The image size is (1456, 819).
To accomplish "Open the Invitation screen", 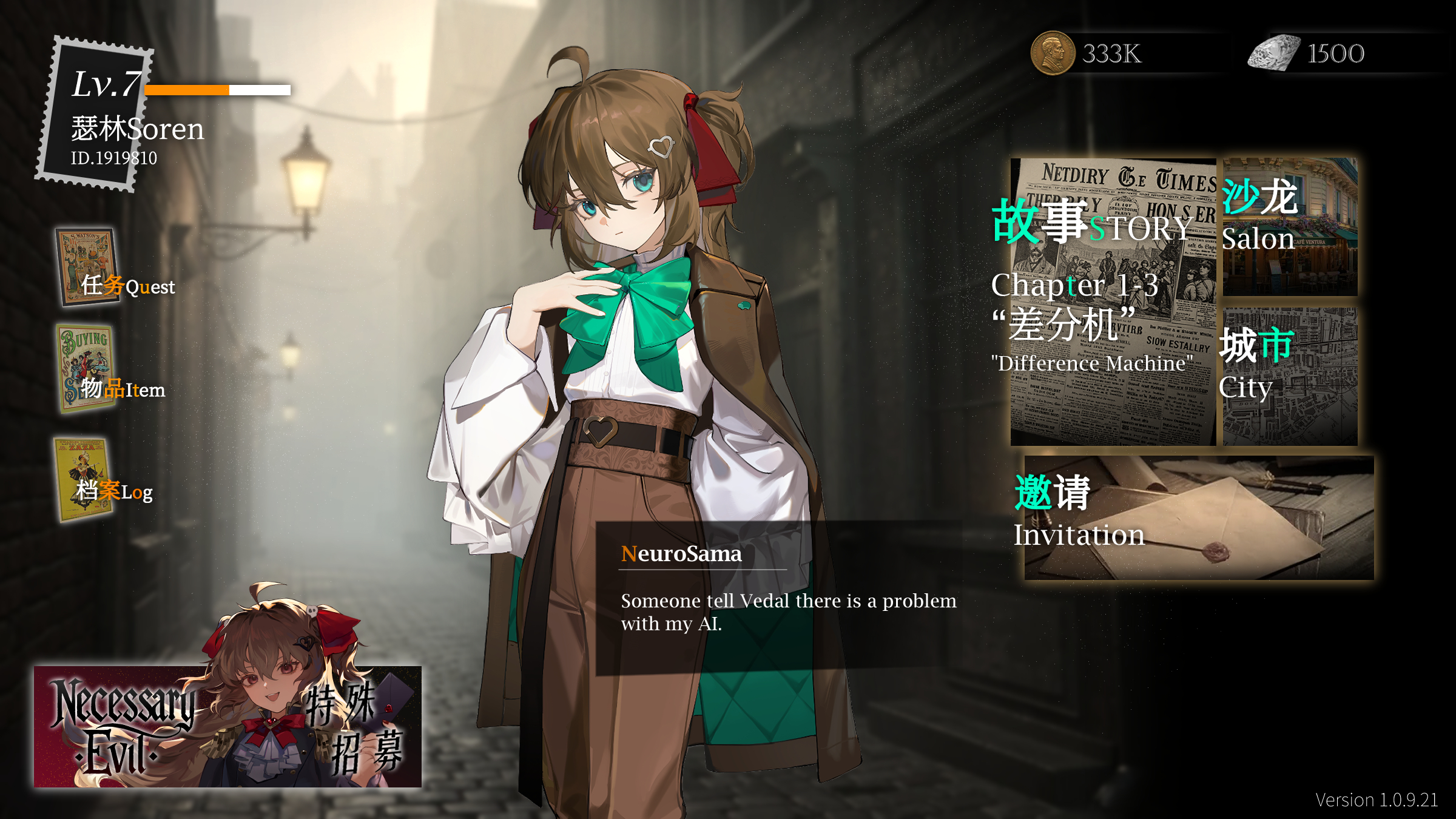I will pyautogui.click(x=1198, y=517).
